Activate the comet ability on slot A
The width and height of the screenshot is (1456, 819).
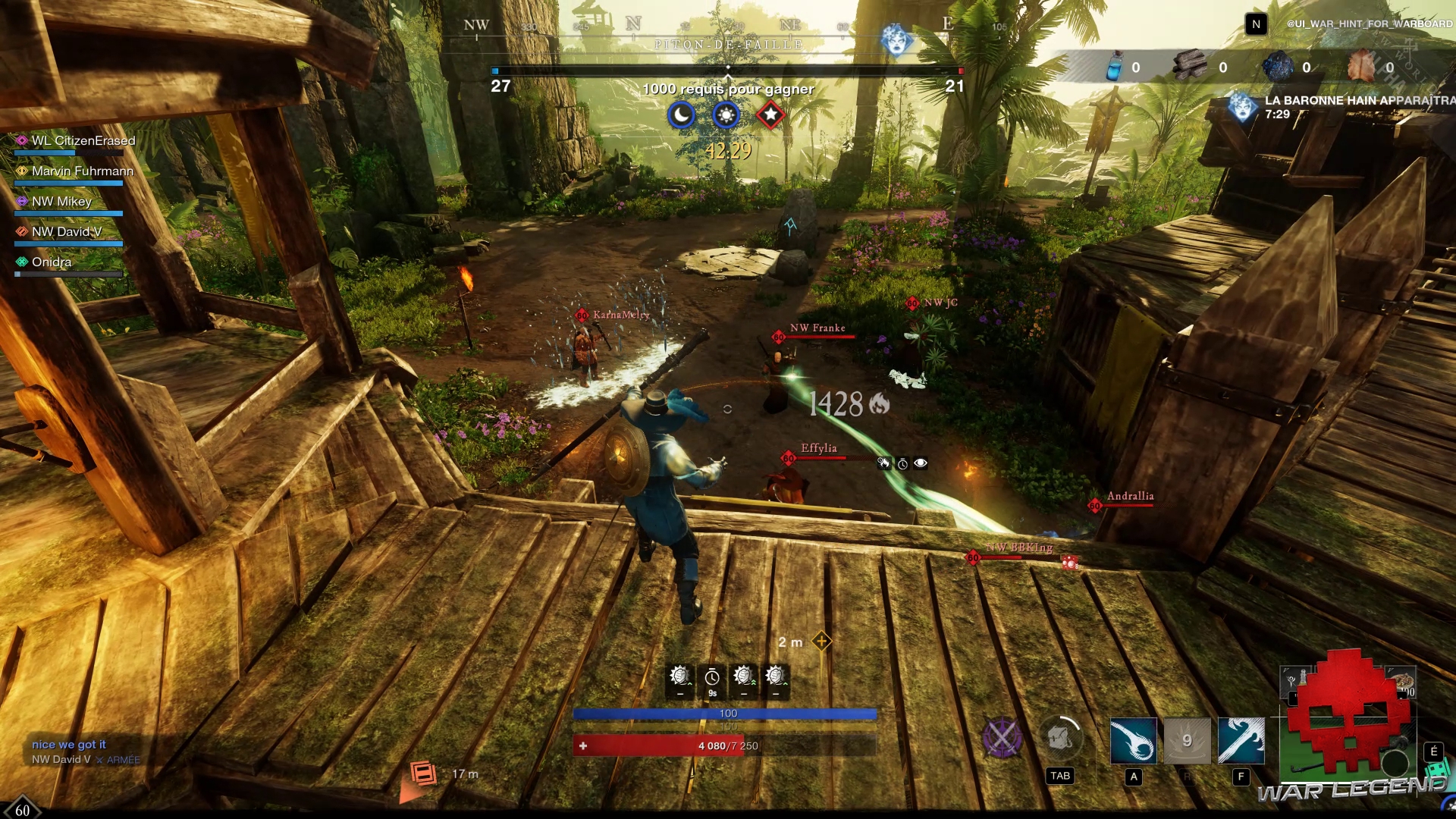pyautogui.click(x=1133, y=740)
